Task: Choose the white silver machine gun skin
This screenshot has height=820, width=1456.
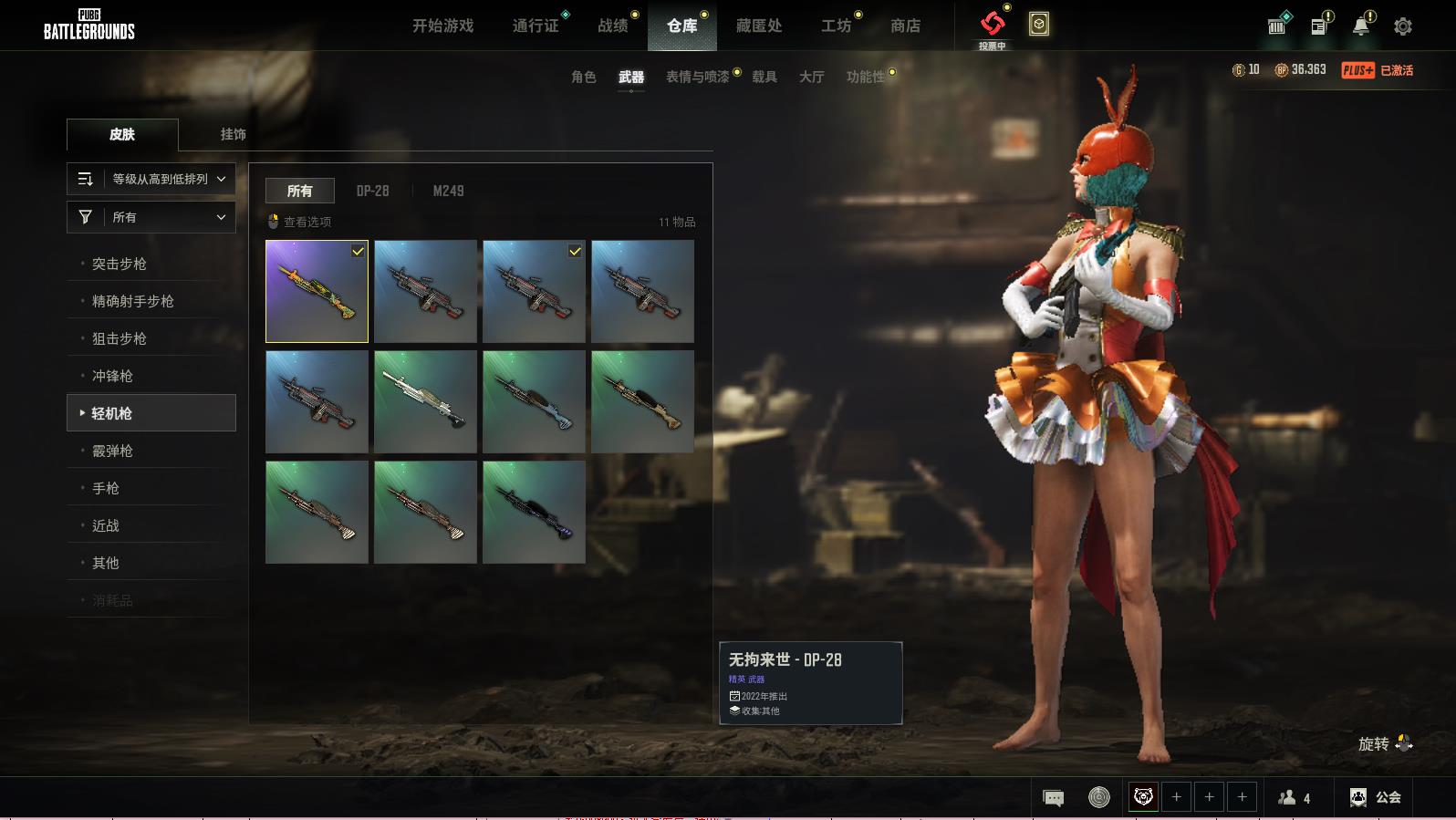Action: click(x=425, y=401)
